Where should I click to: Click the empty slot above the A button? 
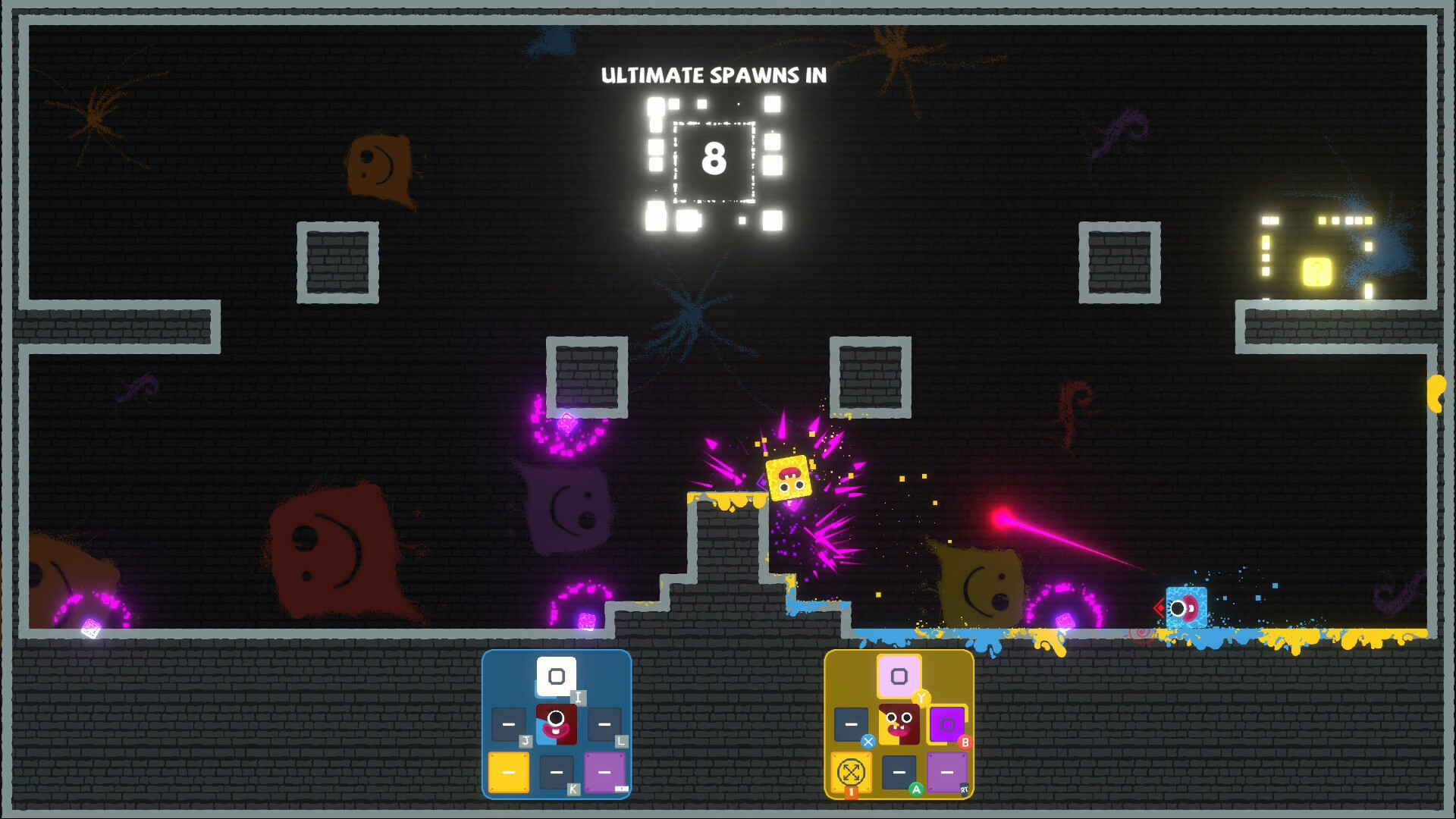(x=899, y=772)
